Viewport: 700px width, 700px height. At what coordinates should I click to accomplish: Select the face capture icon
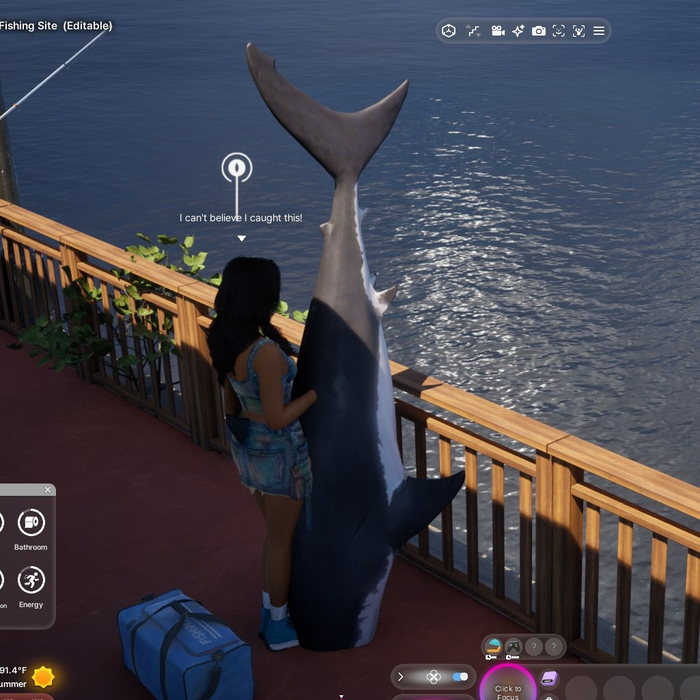tap(559, 31)
